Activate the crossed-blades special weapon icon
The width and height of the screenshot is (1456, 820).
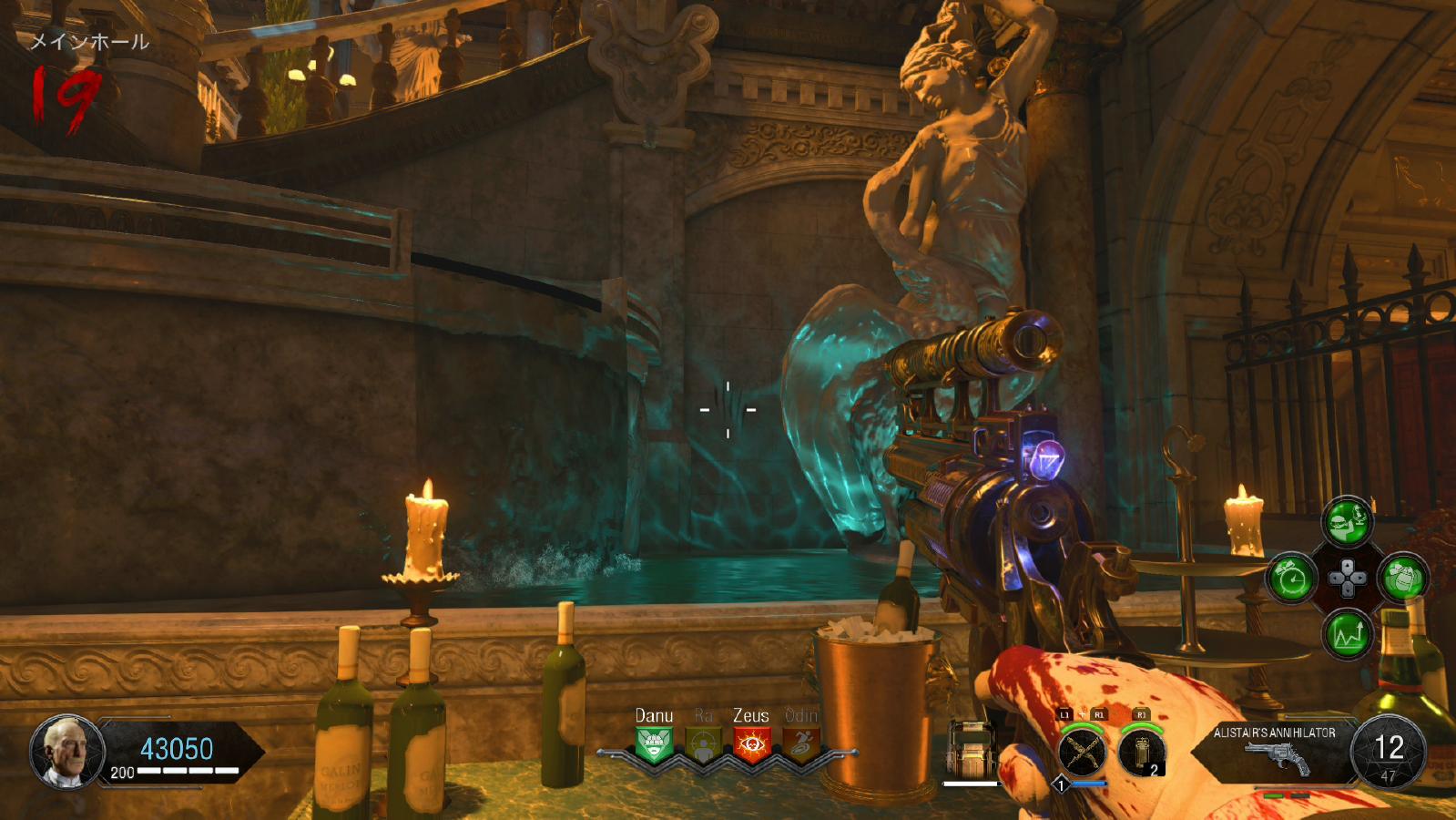point(1082,753)
